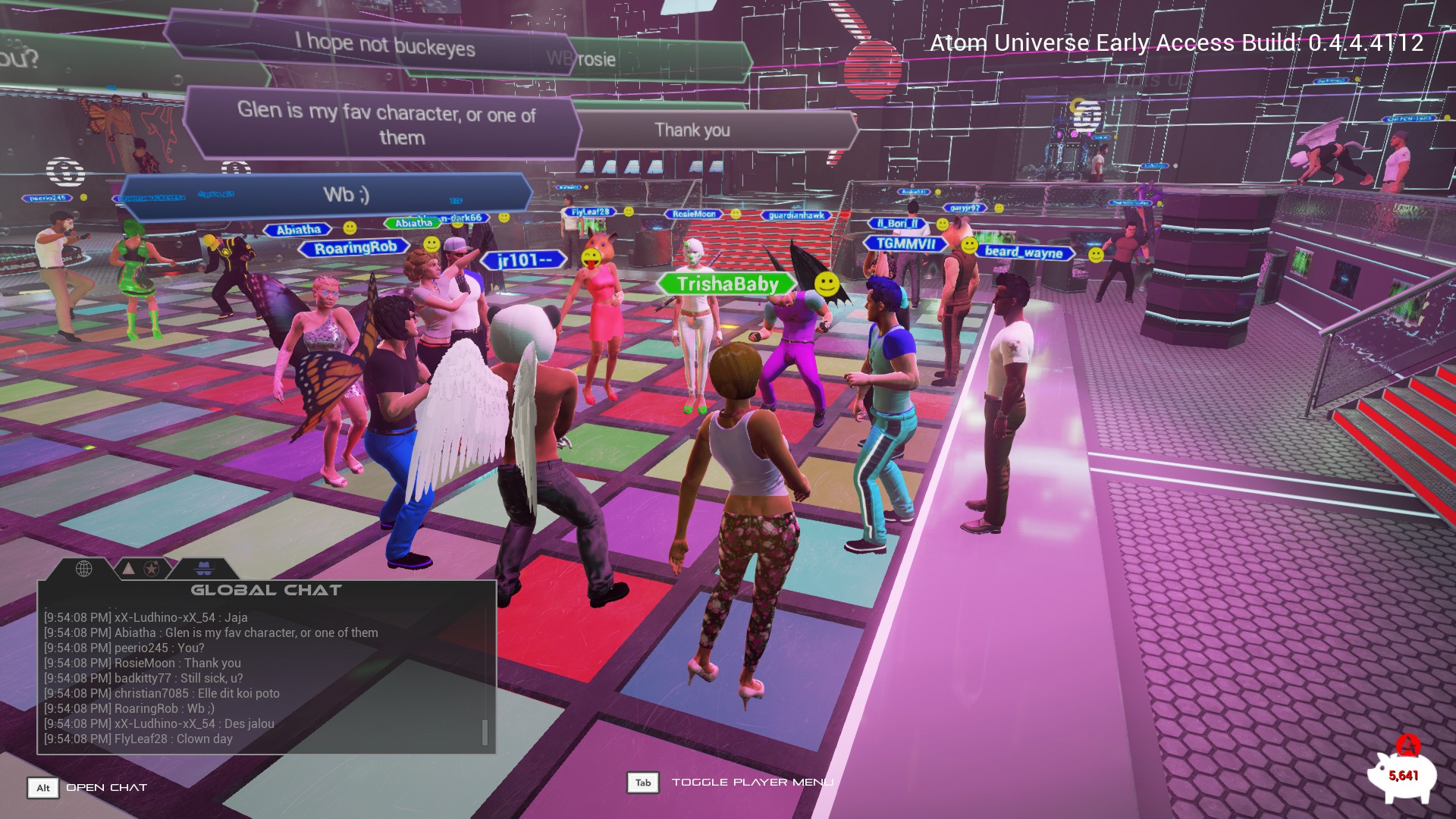Select the incognito hat-and-glasses chat tab

(x=203, y=568)
